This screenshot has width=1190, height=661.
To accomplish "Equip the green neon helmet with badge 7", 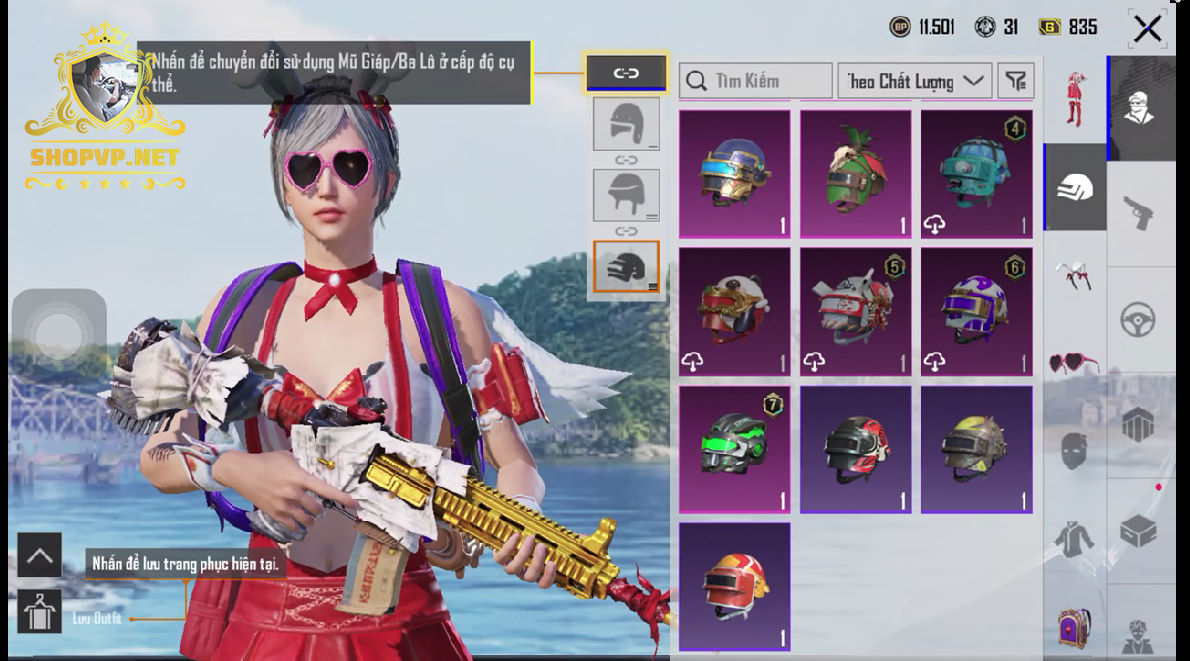I will pyautogui.click(x=735, y=449).
